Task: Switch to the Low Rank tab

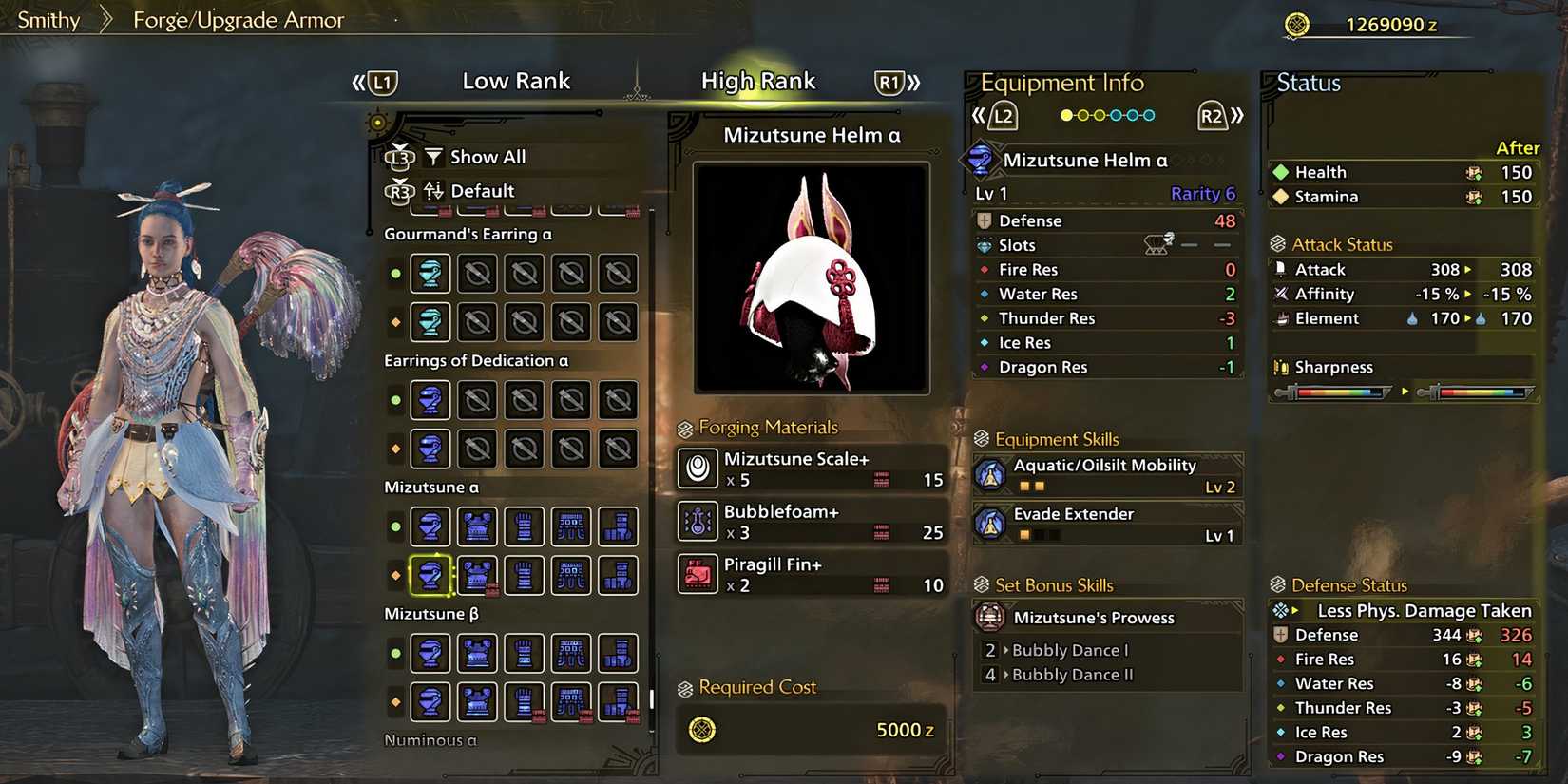Action: (516, 81)
